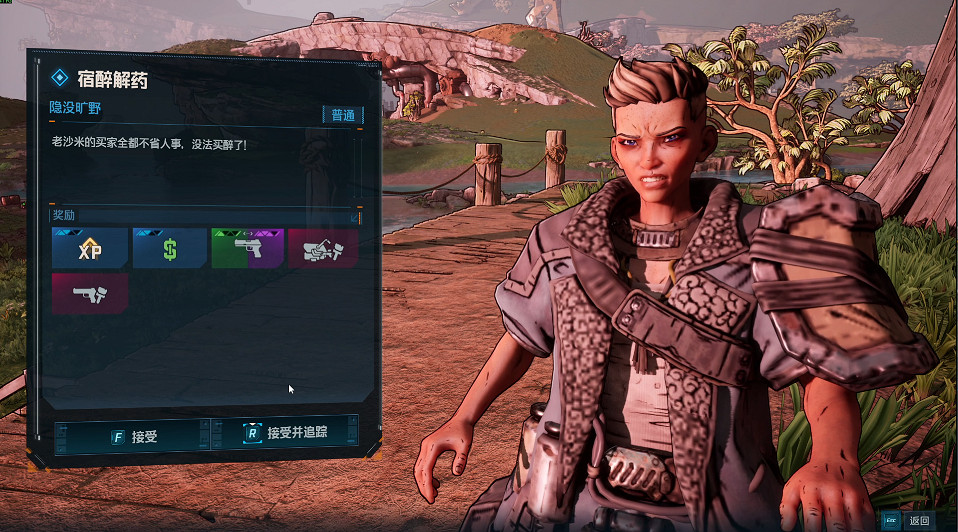Image resolution: width=958 pixels, height=532 pixels.
Task: Accept the quest with the 接受 button
Action: 134,436
